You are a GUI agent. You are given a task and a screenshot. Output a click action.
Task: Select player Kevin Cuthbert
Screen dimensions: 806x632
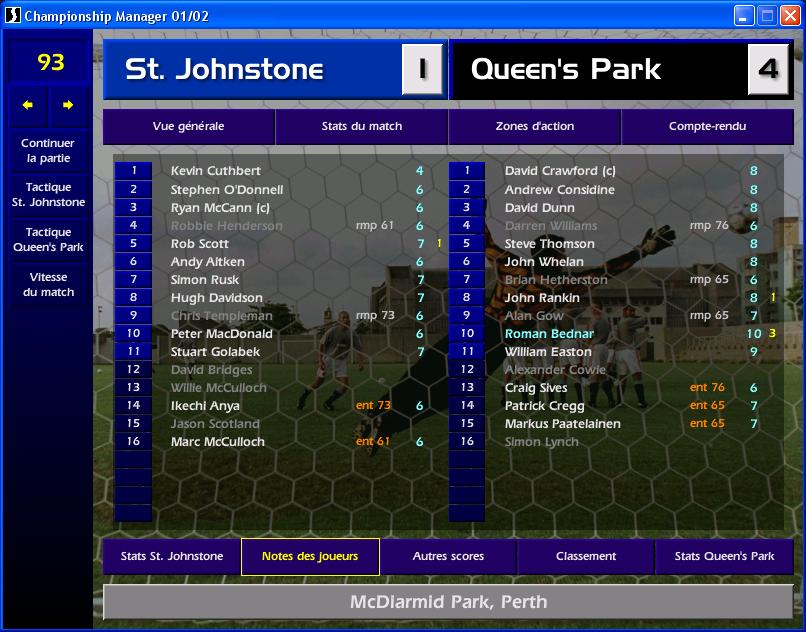click(215, 171)
